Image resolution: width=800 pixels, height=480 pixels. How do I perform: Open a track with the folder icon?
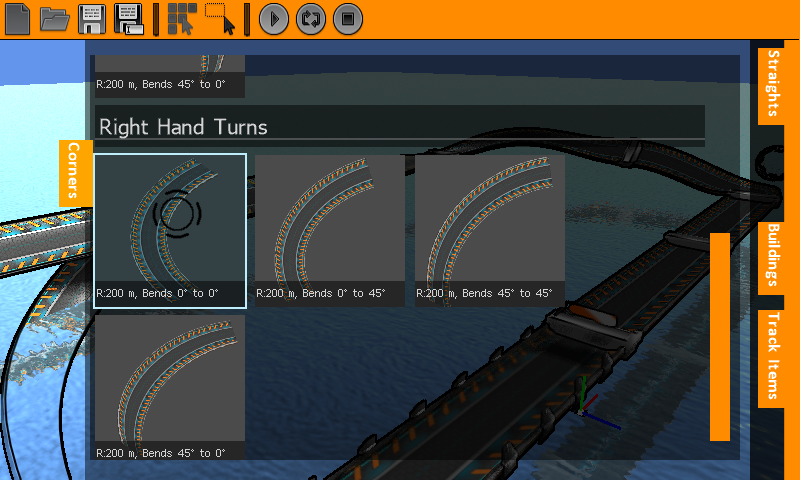pyautogui.click(x=54, y=19)
